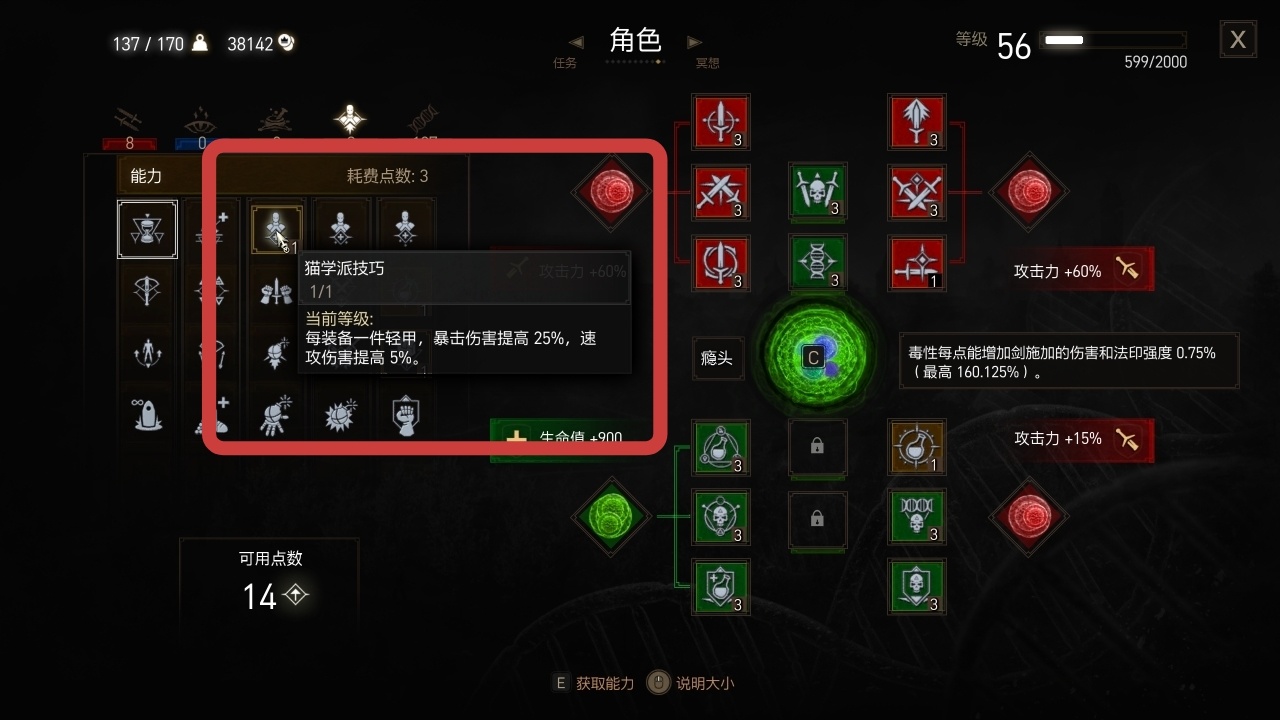Click the locked padlock skill slot
1280x720 pixels.
818,448
